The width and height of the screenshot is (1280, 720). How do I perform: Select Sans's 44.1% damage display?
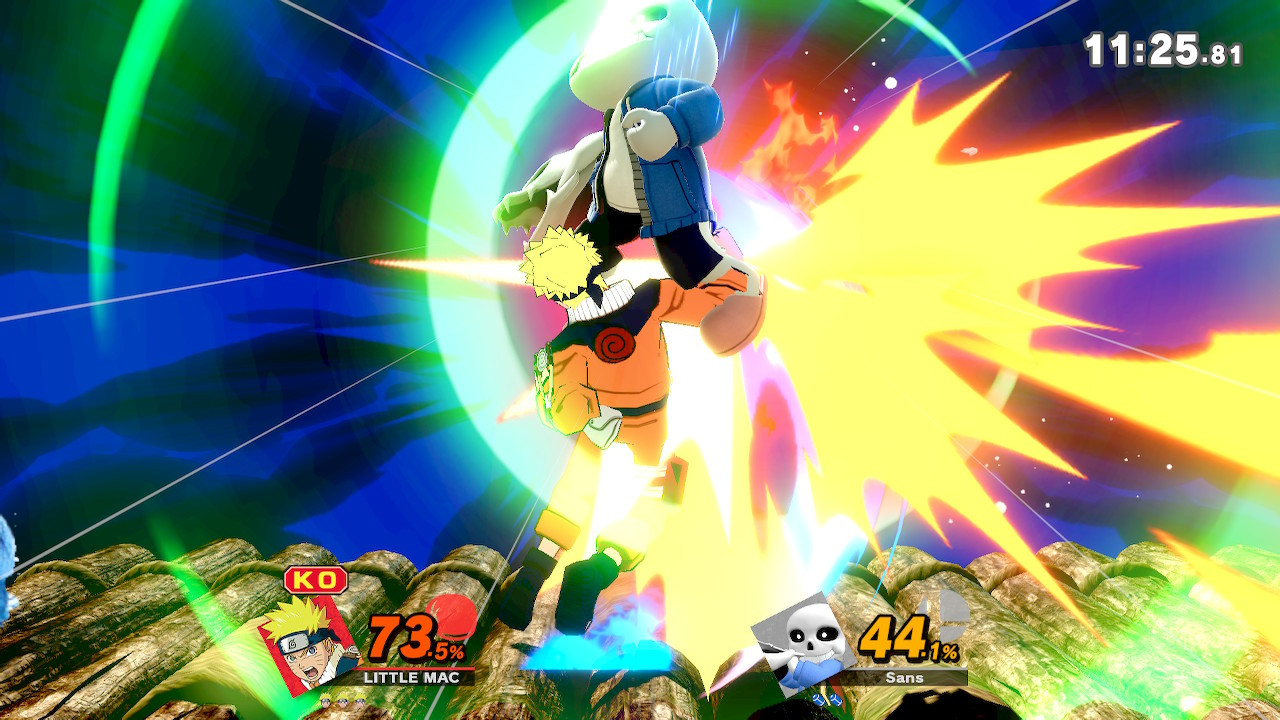coord(909,639)
